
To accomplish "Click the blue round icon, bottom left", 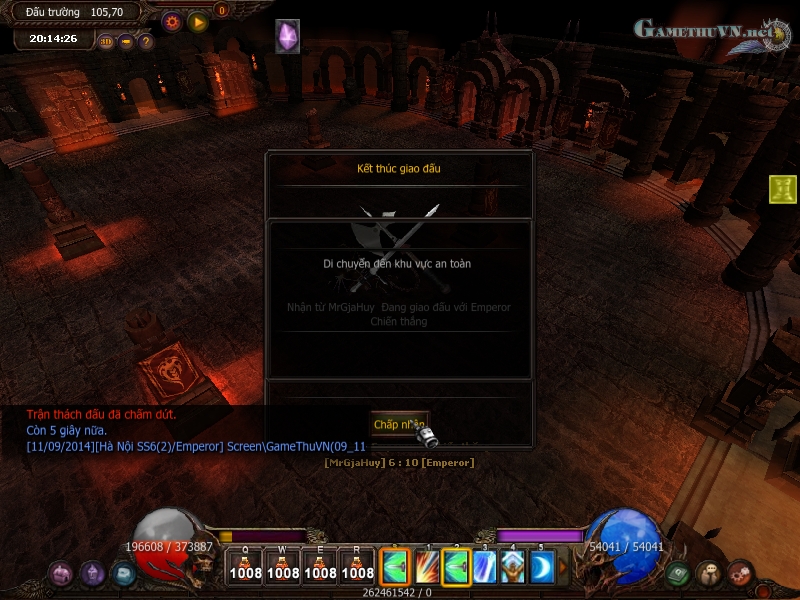I will point(124,574).
